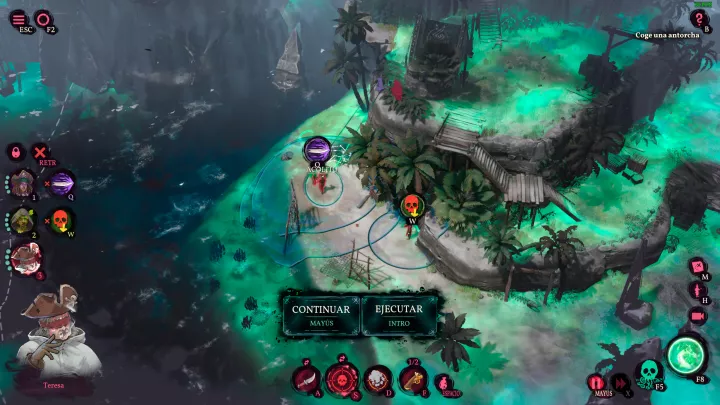Activate the glowing green memory orb
720x405 pixels.
686,355
